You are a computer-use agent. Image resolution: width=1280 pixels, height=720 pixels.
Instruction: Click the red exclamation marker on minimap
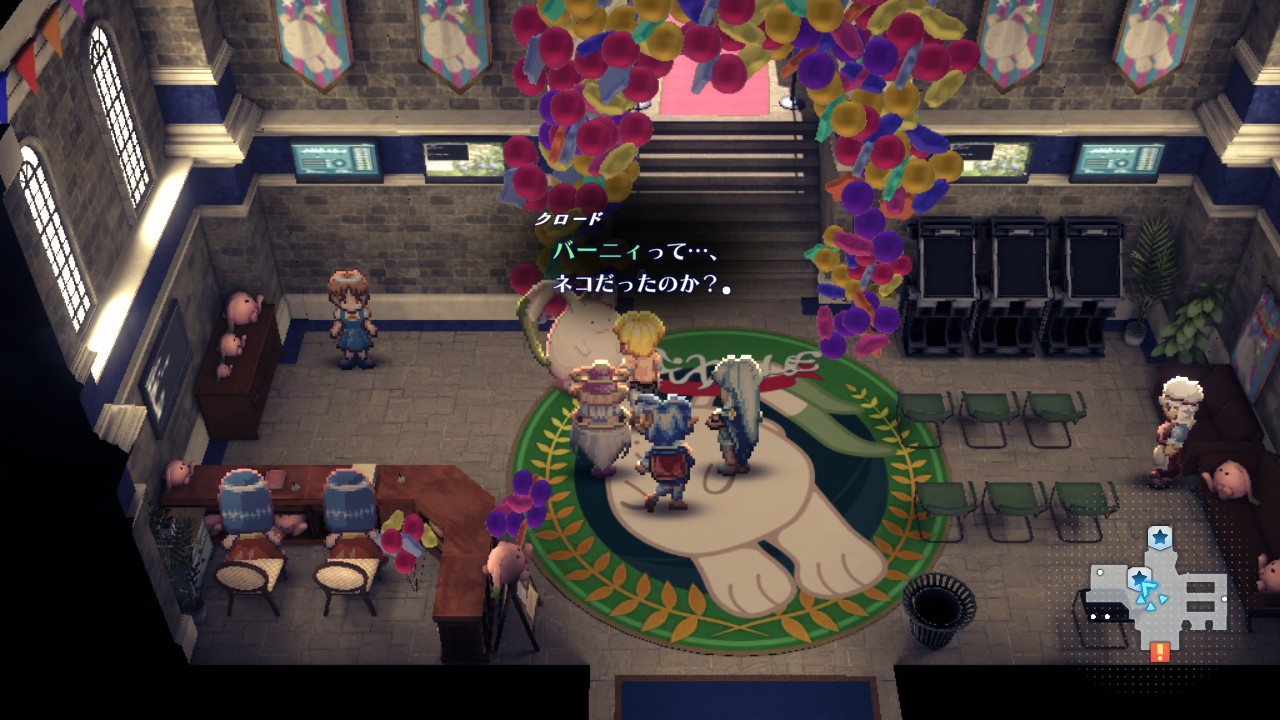pos(1160,652)
